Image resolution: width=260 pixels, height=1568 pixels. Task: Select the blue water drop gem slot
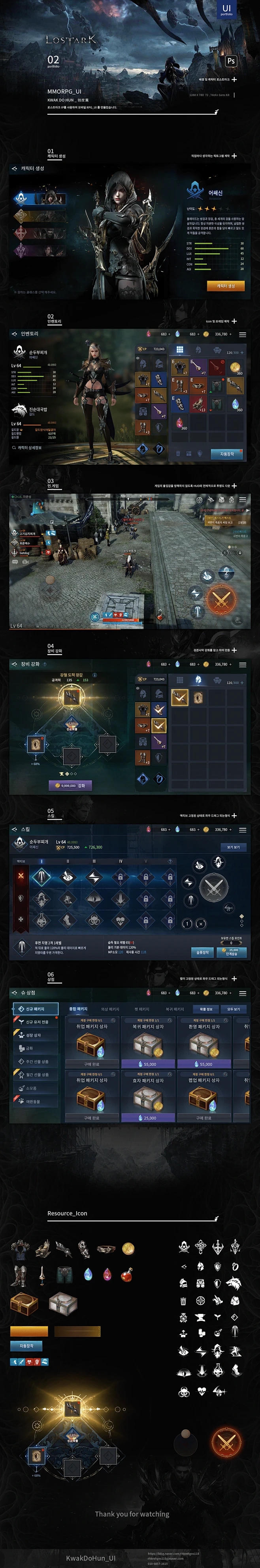235,403
